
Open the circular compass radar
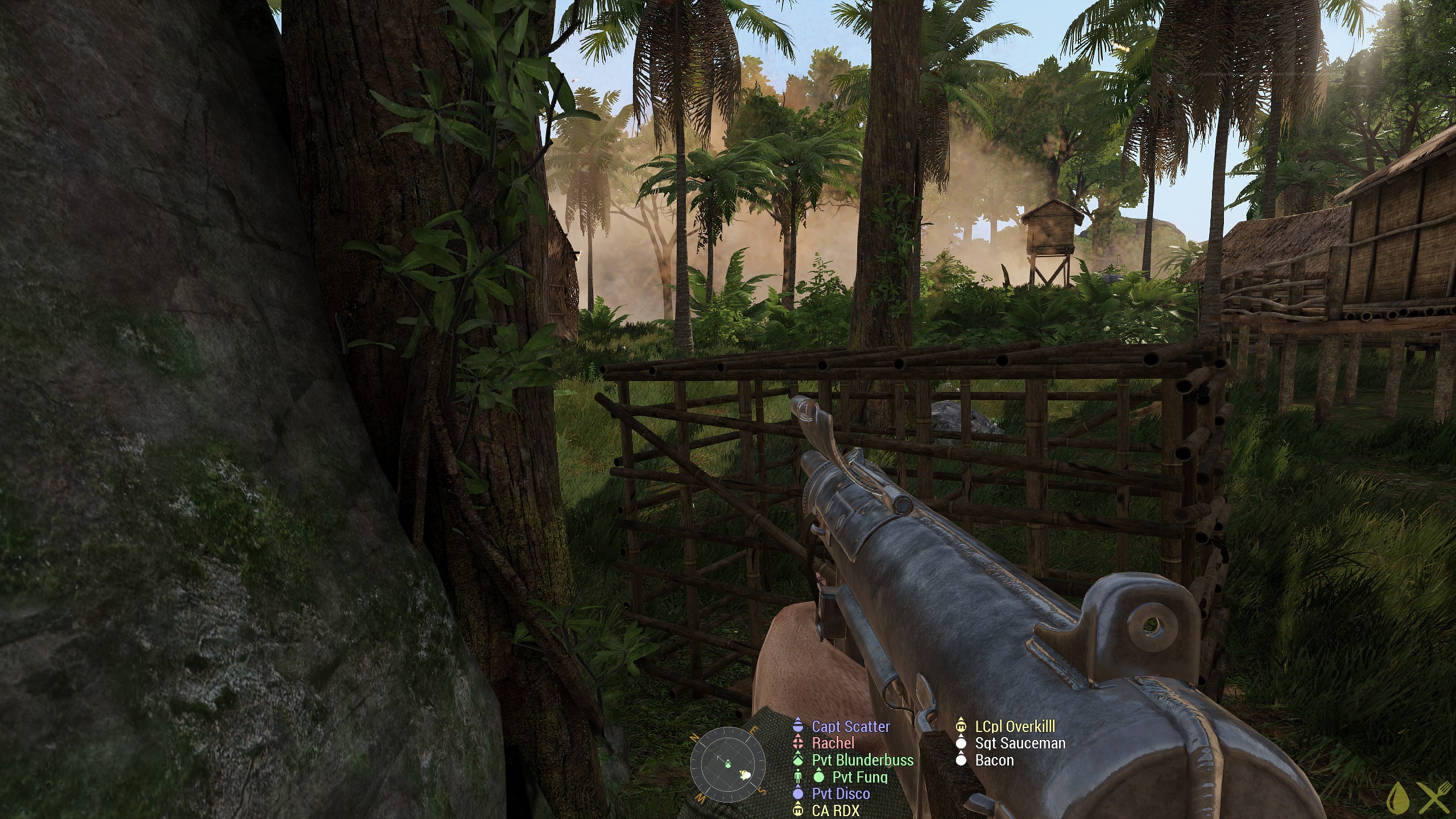pyautogui.click(x=727, y=764)
